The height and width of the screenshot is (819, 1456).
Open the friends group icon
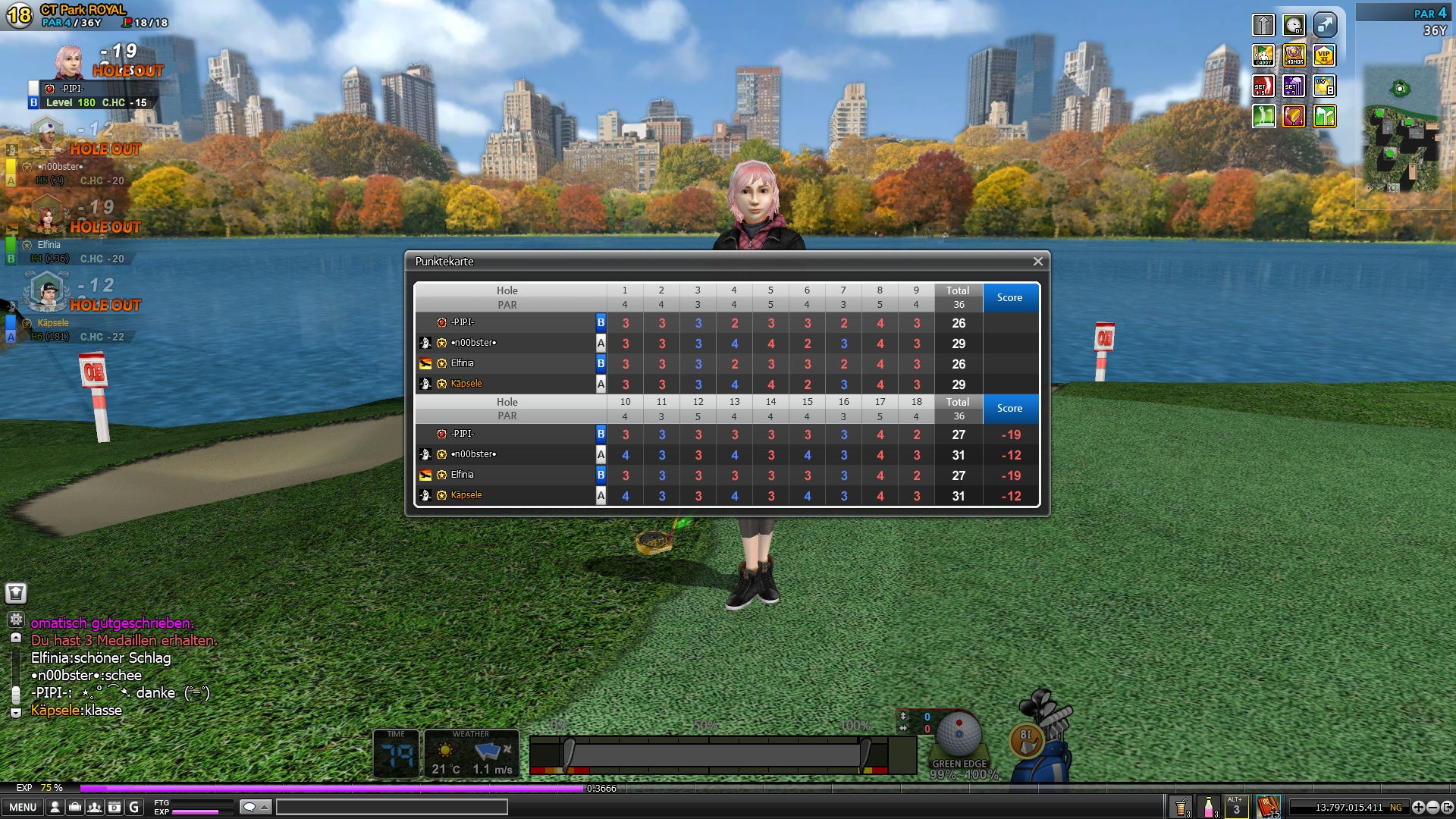tap(94, 807)
